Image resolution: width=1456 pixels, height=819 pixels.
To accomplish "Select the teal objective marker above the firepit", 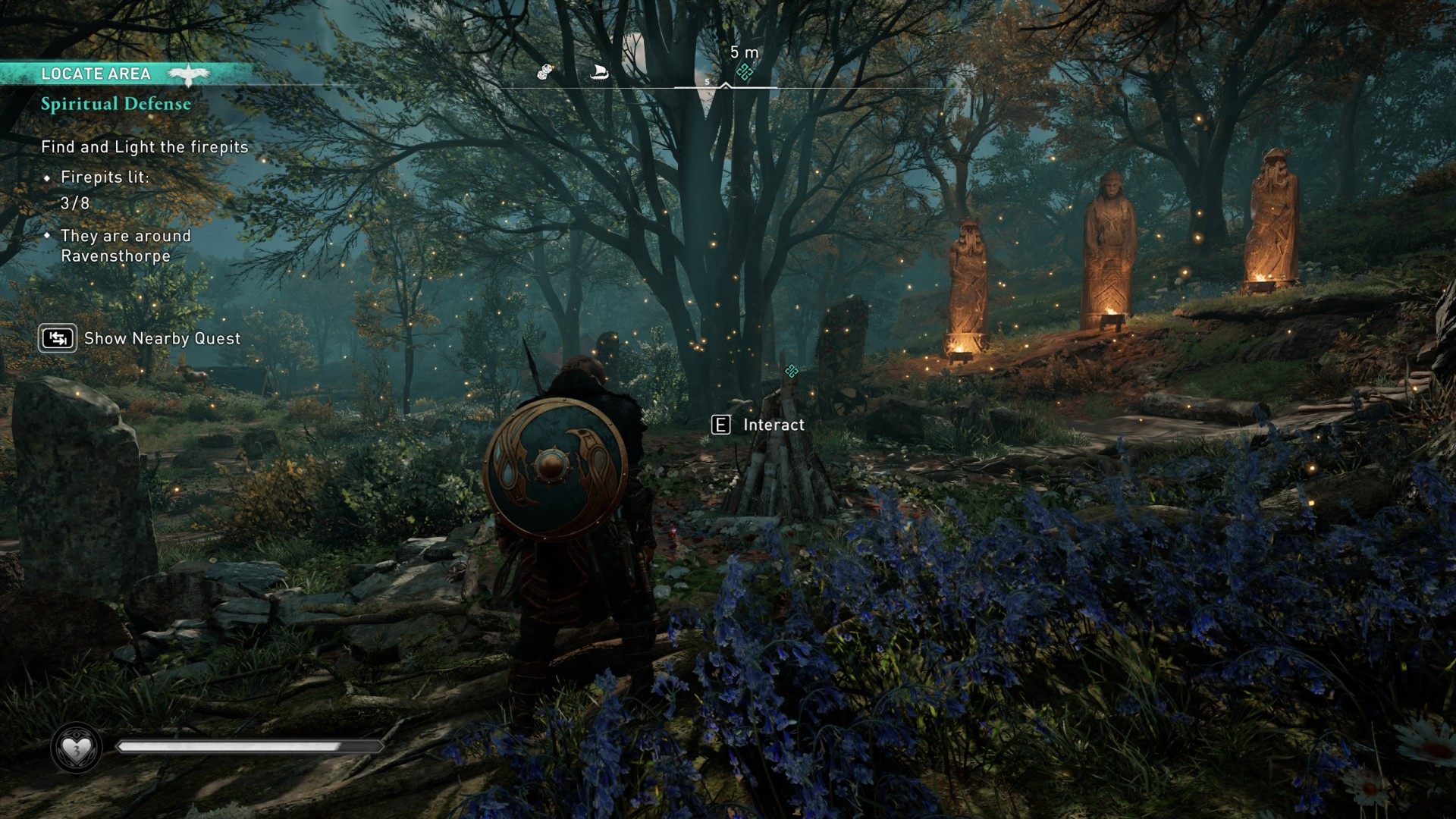I will pyautogui.click(x=792, y=371).
